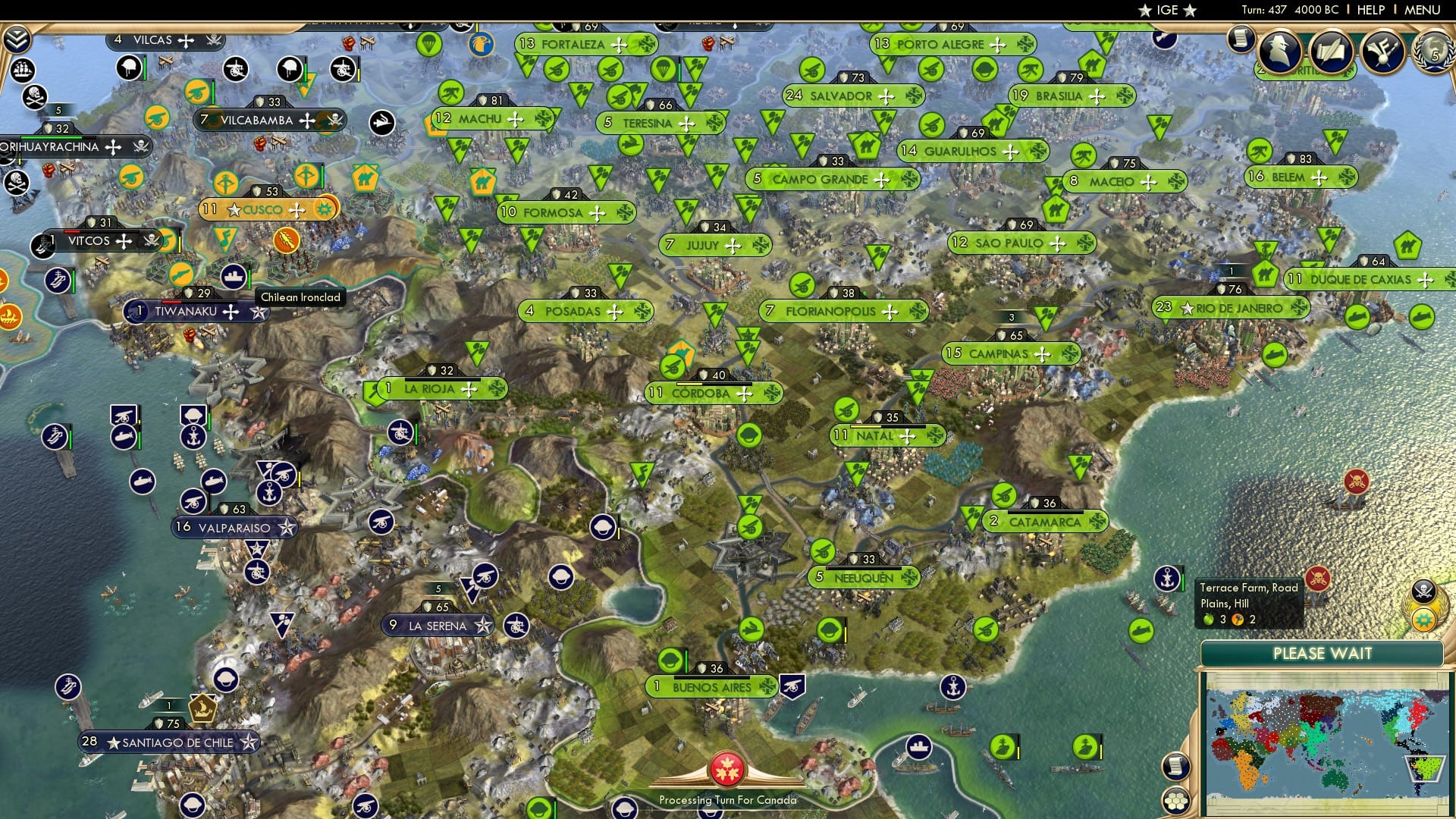1456x819 pixels.
Task: Select the green submarine unit icon near Valparaiso
Action: click(124, 438)
